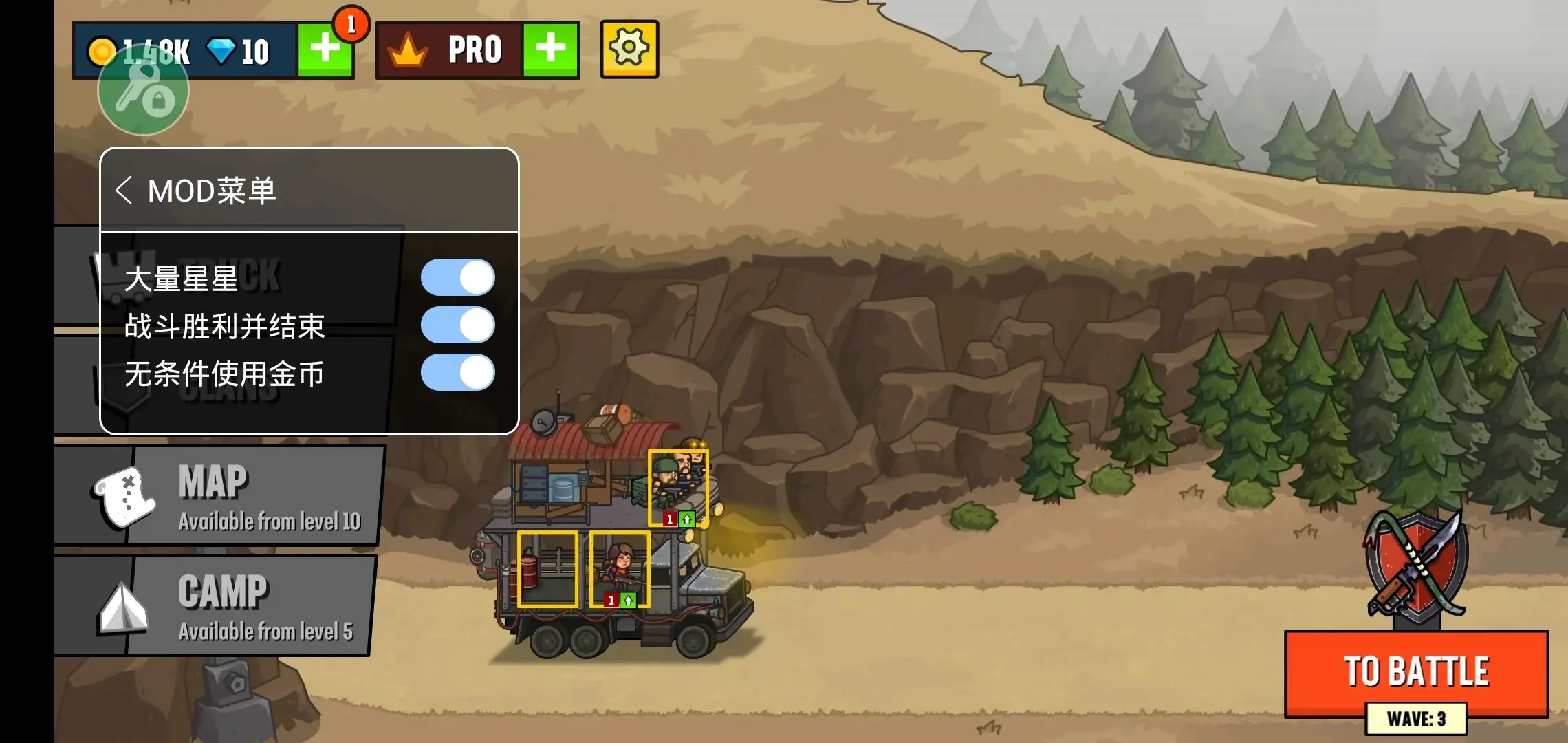Tap the green plus to add currency
This screenshot has height=743, width=1568.
[x=325, y=50]
